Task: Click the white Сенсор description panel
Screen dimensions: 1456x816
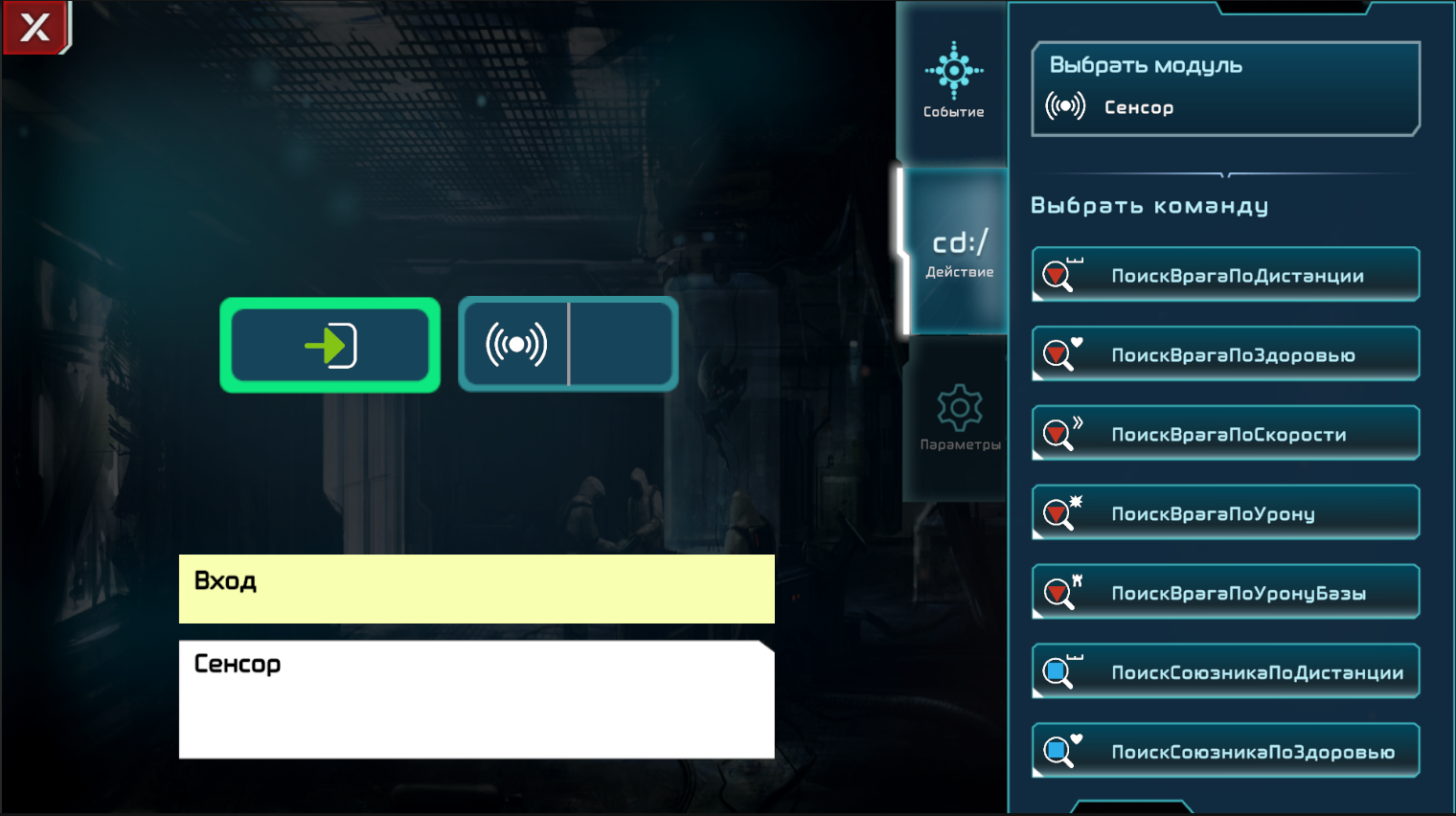Action: [476, 699]
